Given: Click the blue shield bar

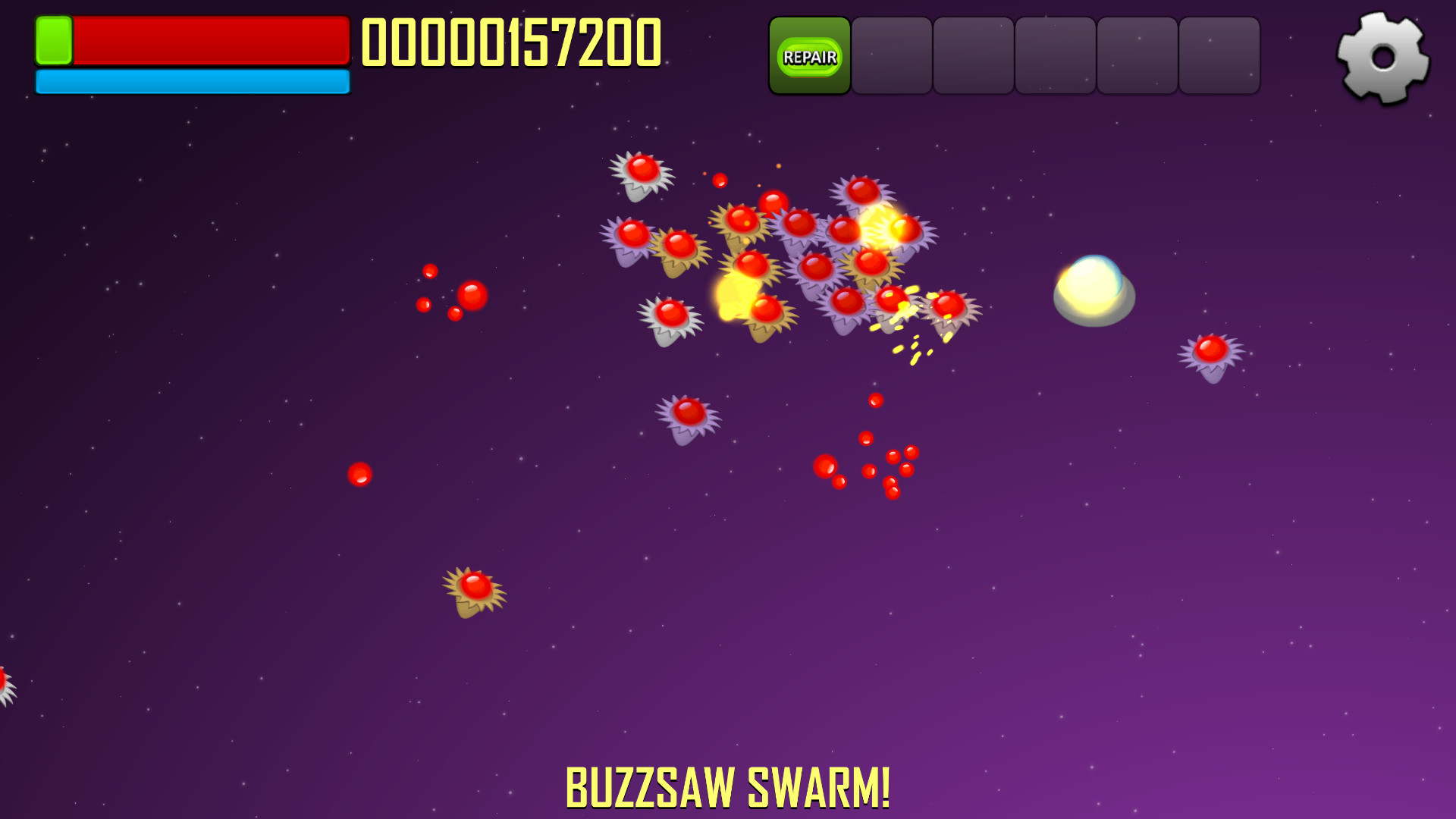Looking at the screenshot, I should tap(192, 82).
